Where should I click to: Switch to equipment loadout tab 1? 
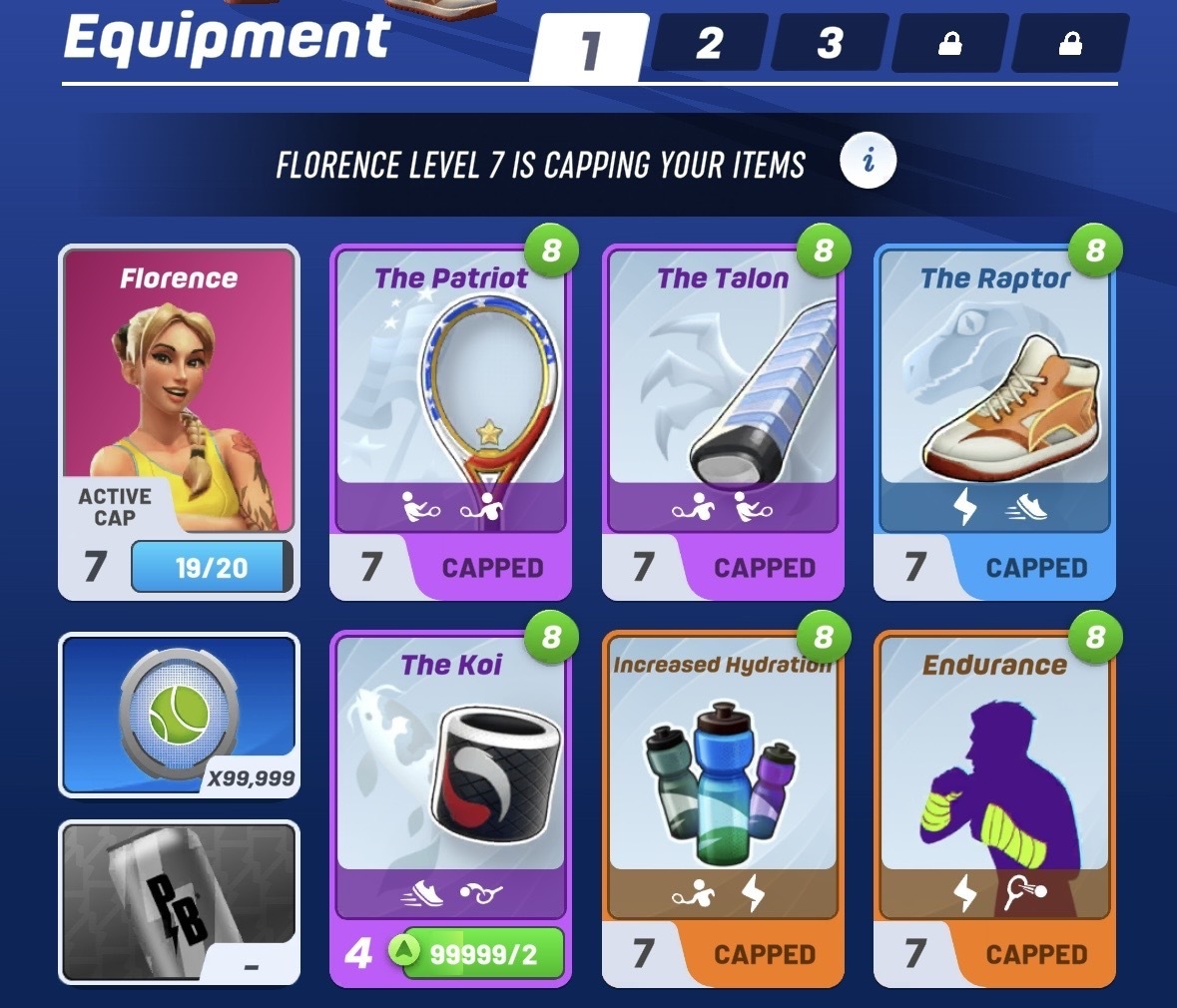click(591, 47)
